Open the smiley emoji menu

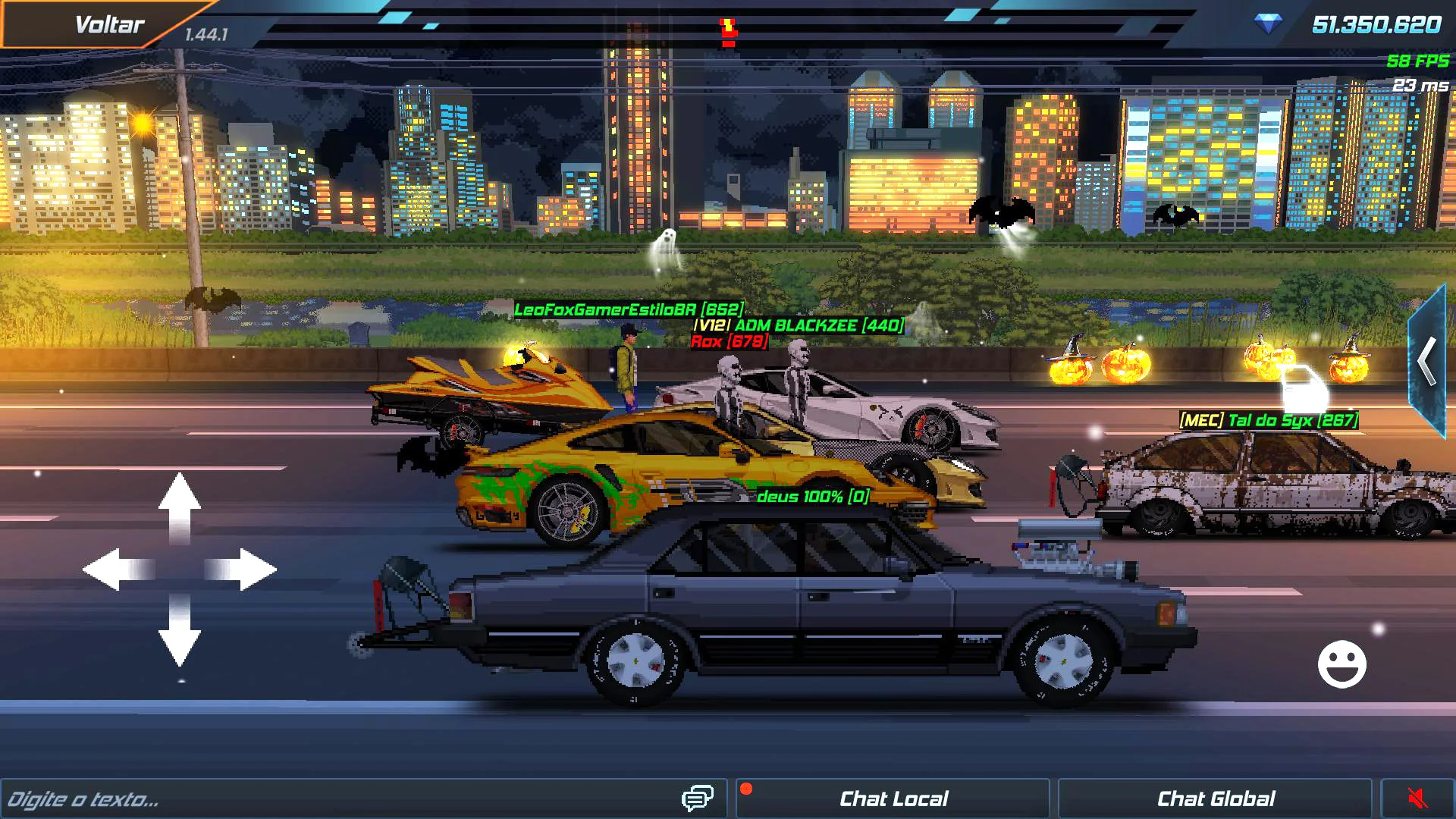point(1341,664)
